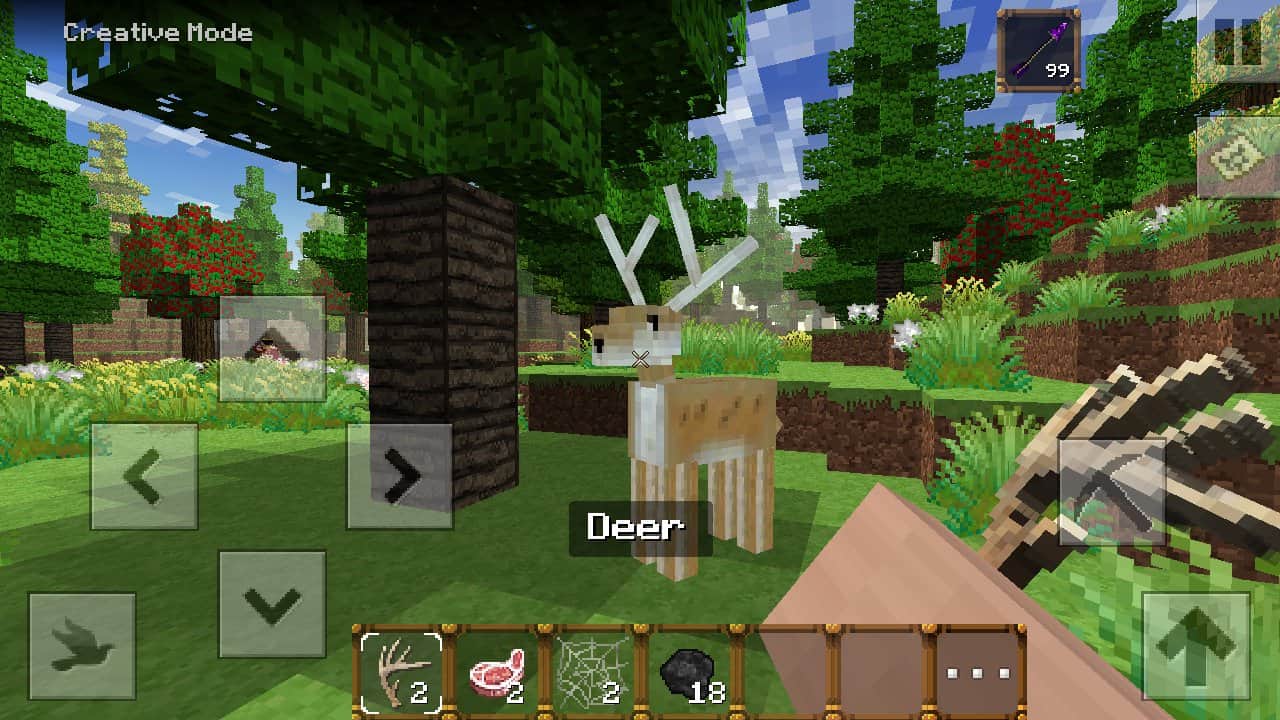Tap the jump up-arrow button
This screenshot has height=720, width=1280.
1196,645
